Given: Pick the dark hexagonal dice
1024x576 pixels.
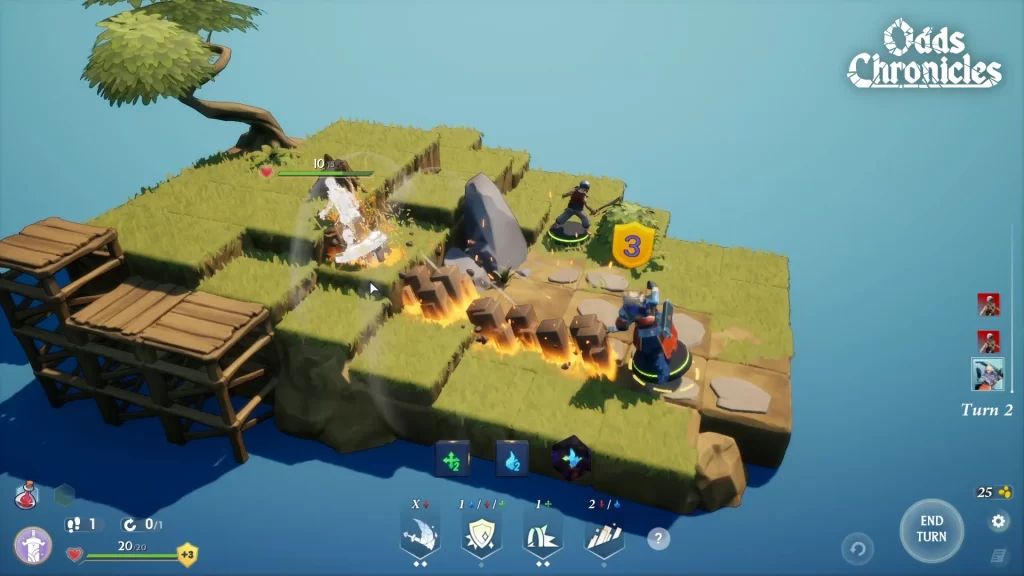Looking at the screenshot, I should (571, 458).
